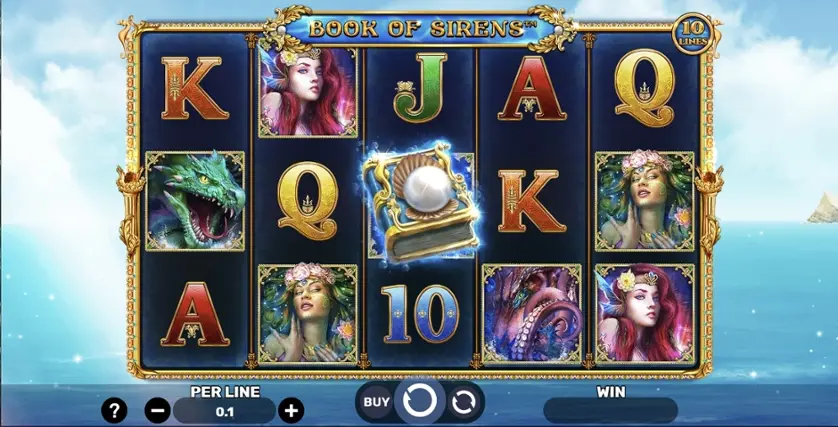Image resolution: width=838 pixels, height=427 pixels.
Task: Spin the reels with the center button
Action: (419, 402)
